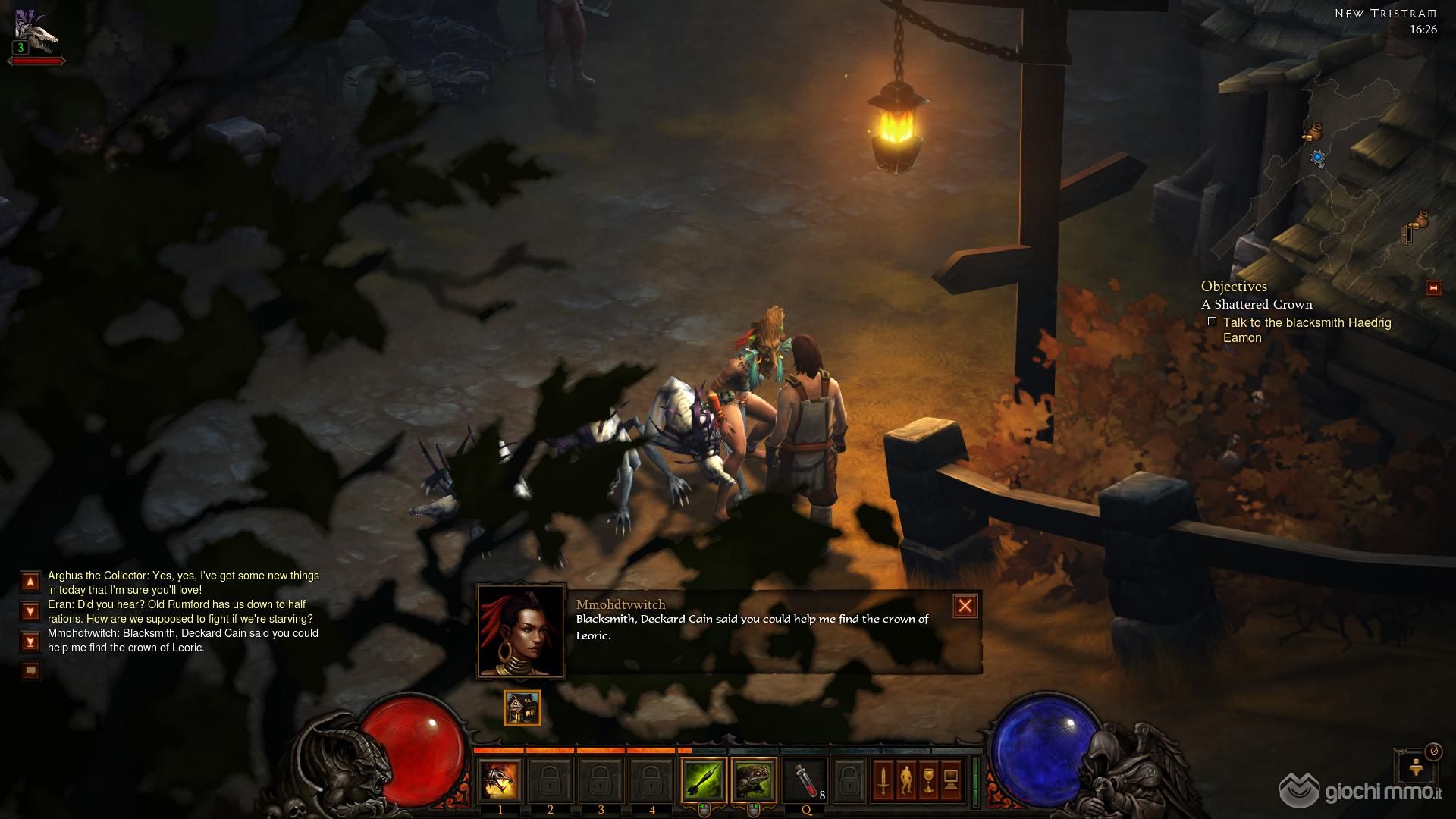Open the achievements goblet button
This screenshot has height=819, width=1456.
tap(928, 780)
